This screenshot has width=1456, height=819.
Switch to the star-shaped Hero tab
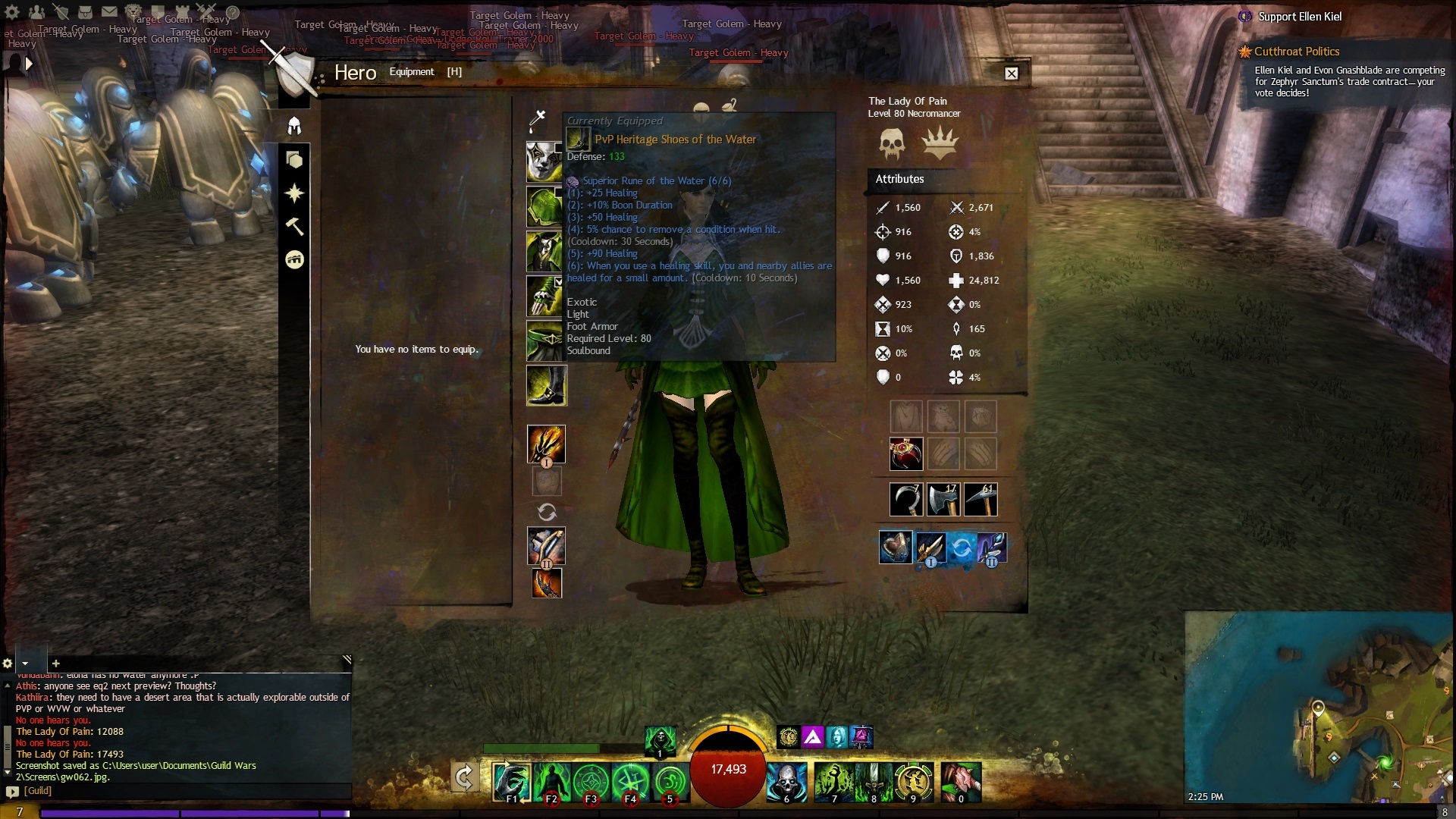coord(294,193)
